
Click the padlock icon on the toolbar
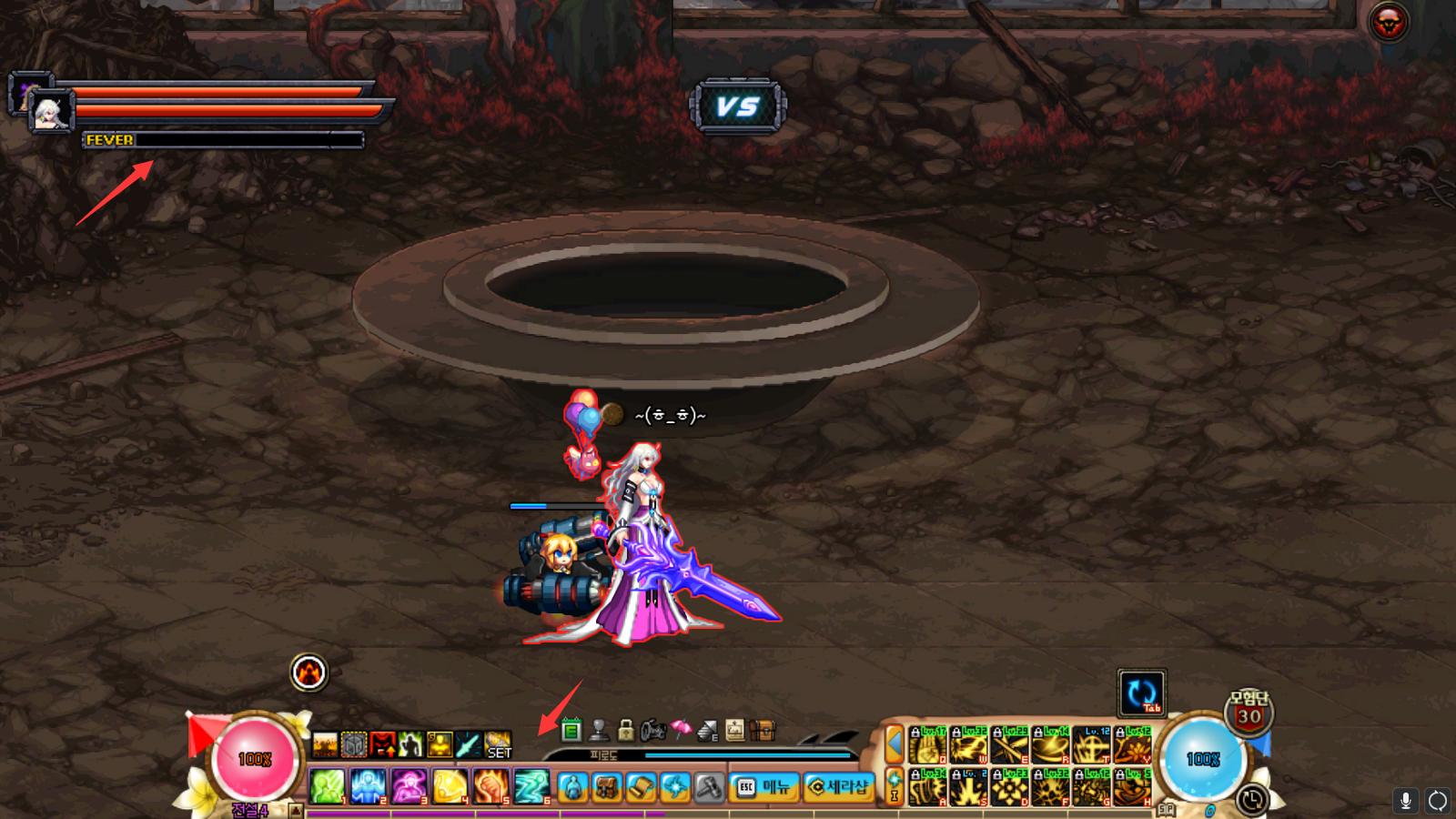click(x=628, y=731)
